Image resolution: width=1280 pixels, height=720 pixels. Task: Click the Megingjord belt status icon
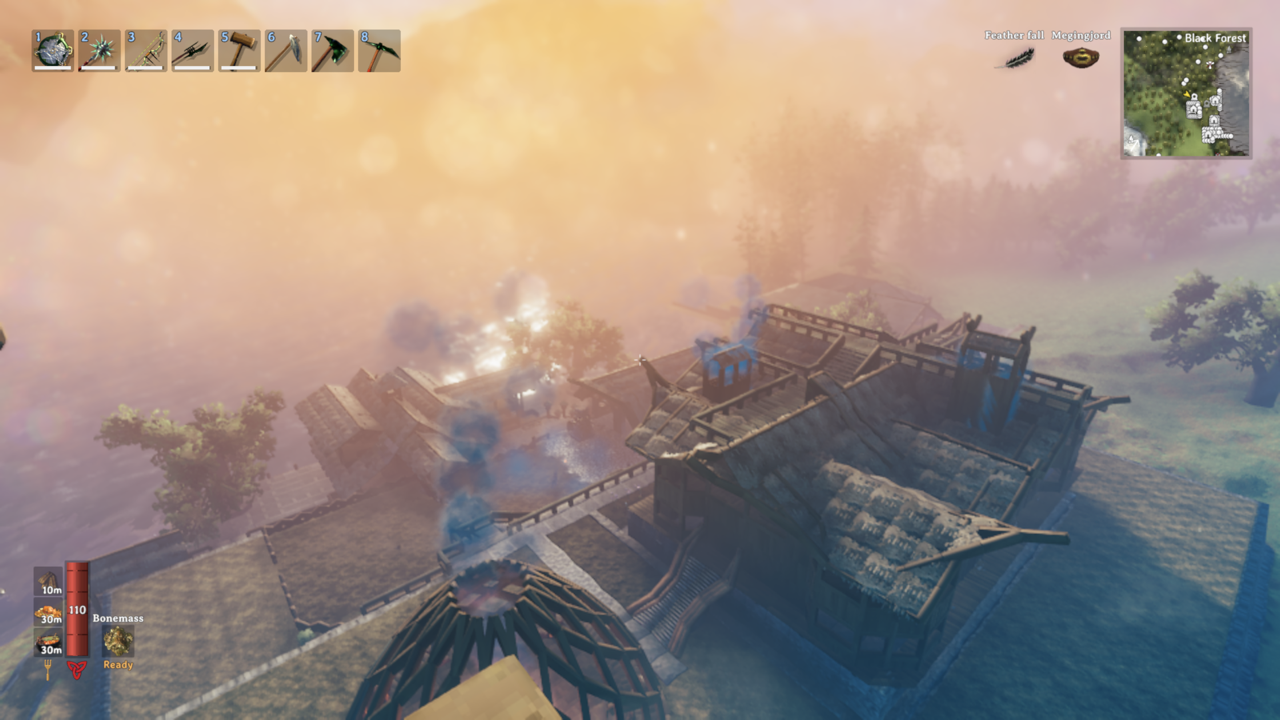pyautogui.click(x=1080, y=57)
